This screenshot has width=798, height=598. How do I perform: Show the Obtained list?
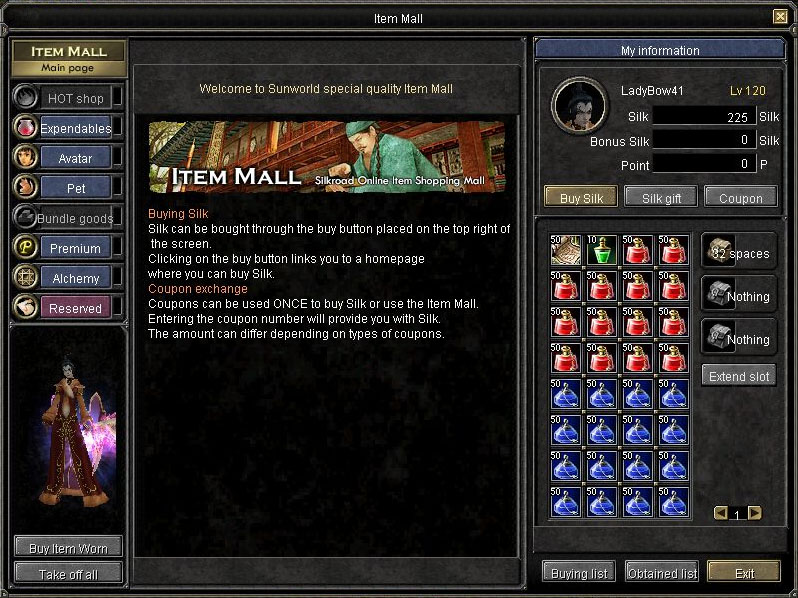[x=661, y=573]
